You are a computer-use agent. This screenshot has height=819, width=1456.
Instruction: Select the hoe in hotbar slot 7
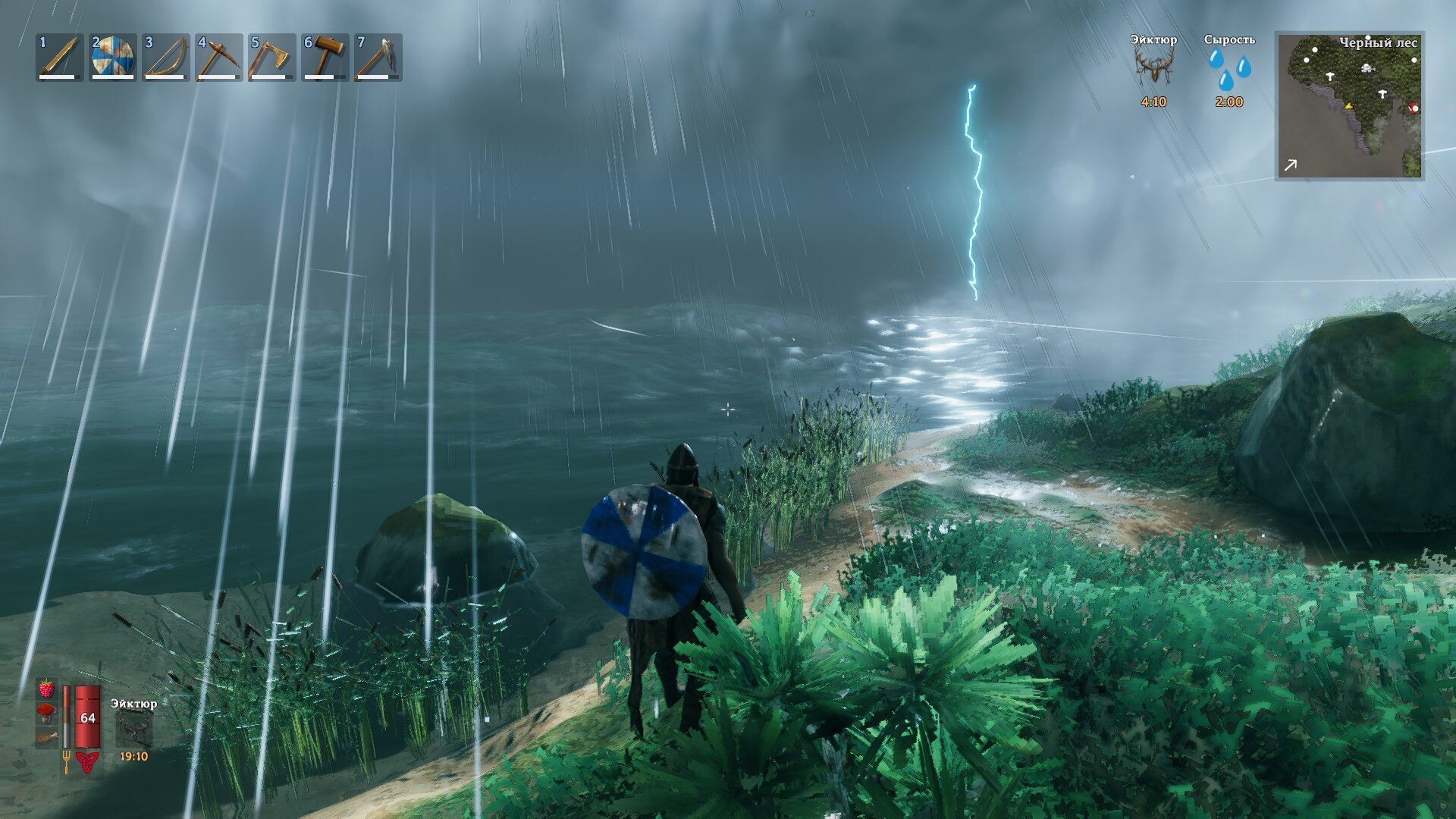pos(378,58)
